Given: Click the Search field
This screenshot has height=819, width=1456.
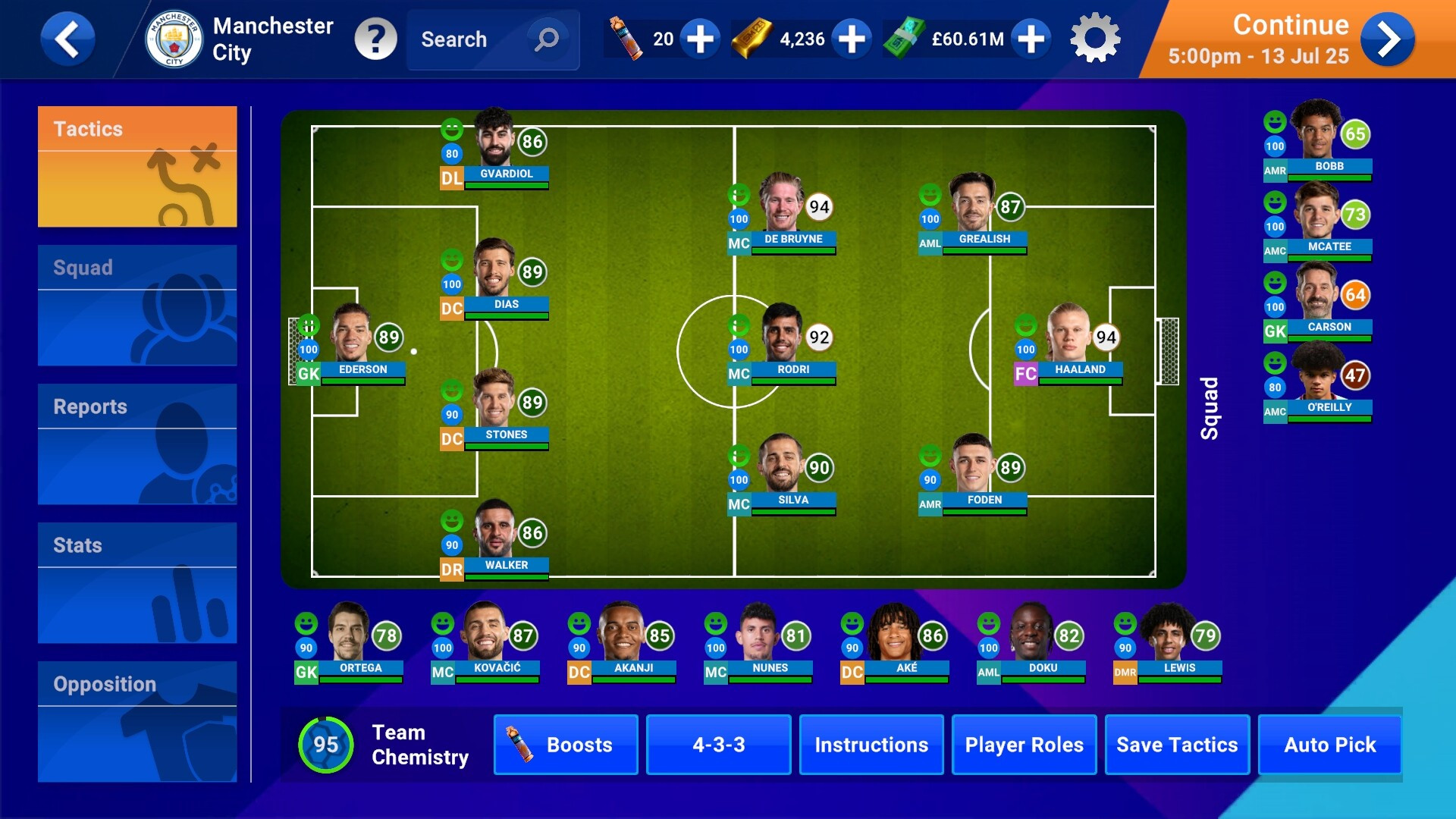Looking at the screenshot, I should [x=470, y=39].
